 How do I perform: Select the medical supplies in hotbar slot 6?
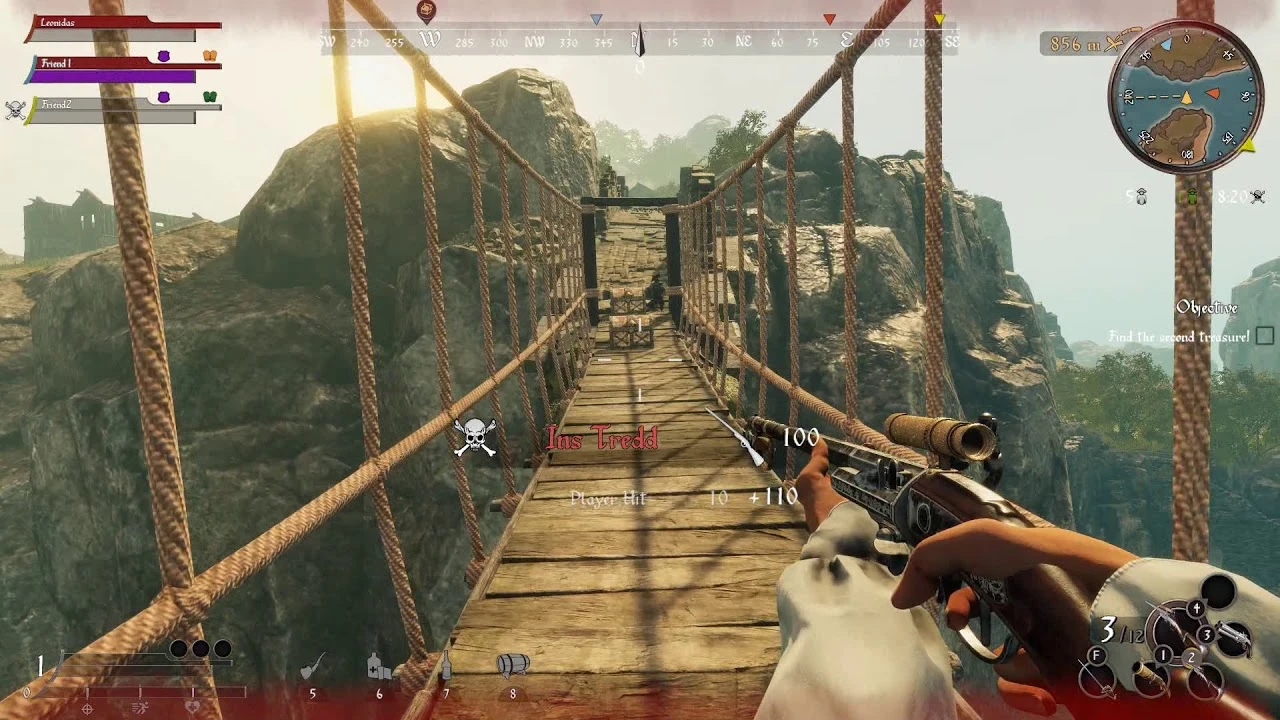coord(379,666)
